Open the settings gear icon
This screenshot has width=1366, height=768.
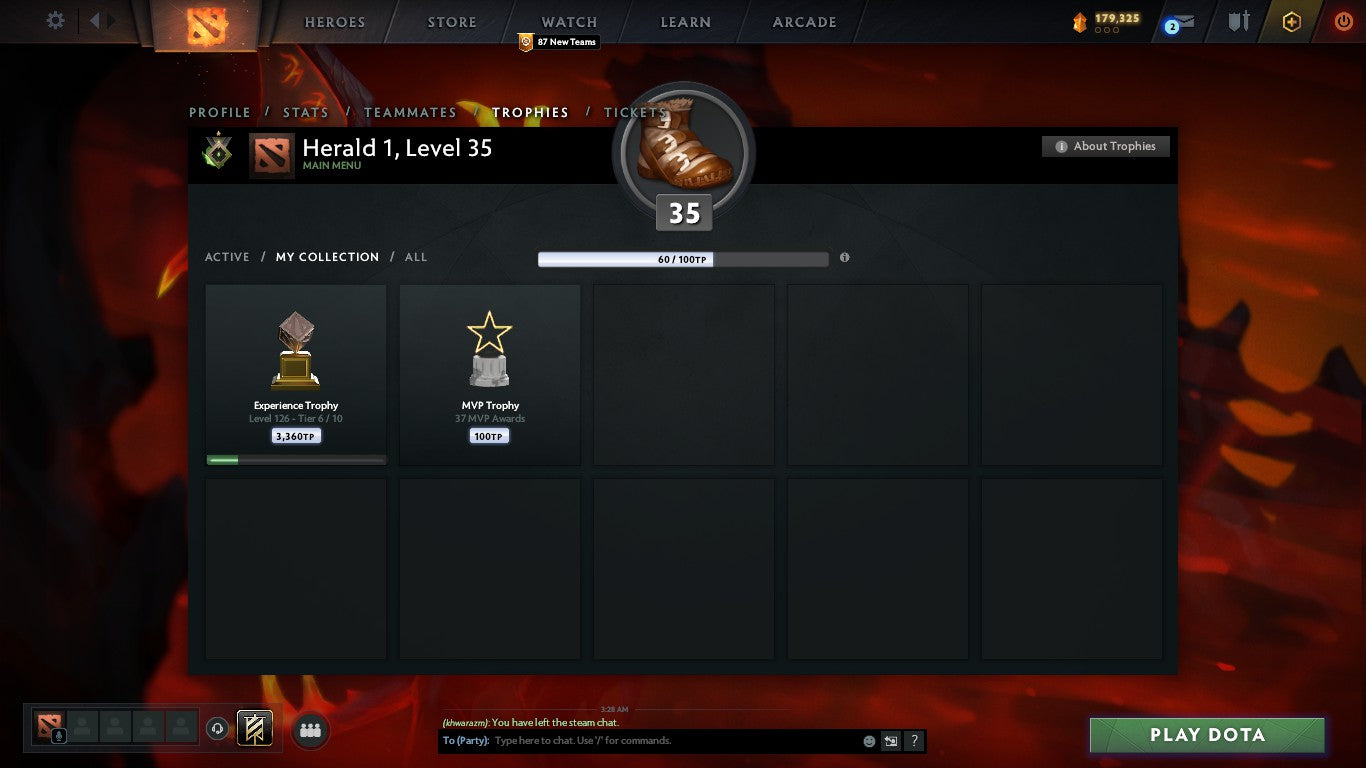coord(55,20)
